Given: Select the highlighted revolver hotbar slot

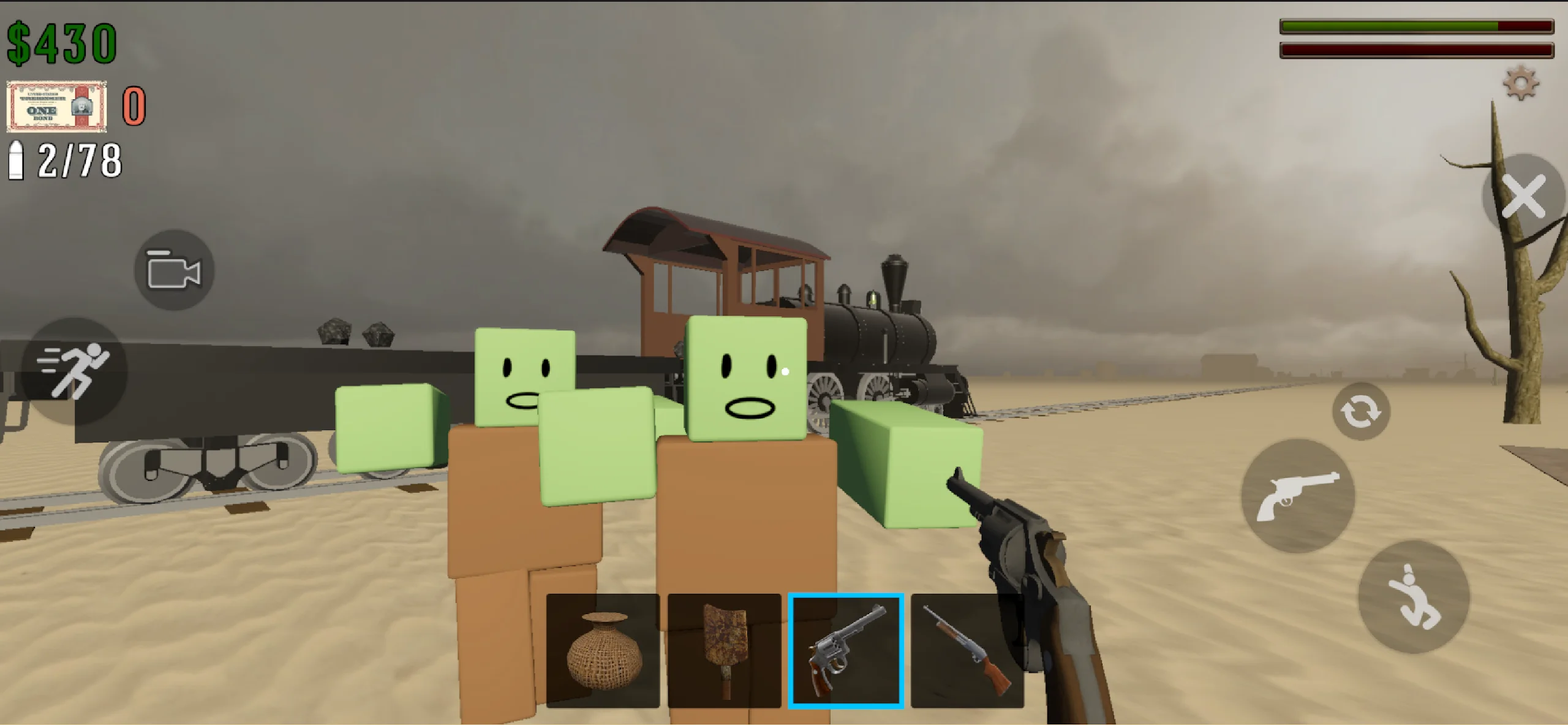Looking at the screenshot, I should coord(846,650).
